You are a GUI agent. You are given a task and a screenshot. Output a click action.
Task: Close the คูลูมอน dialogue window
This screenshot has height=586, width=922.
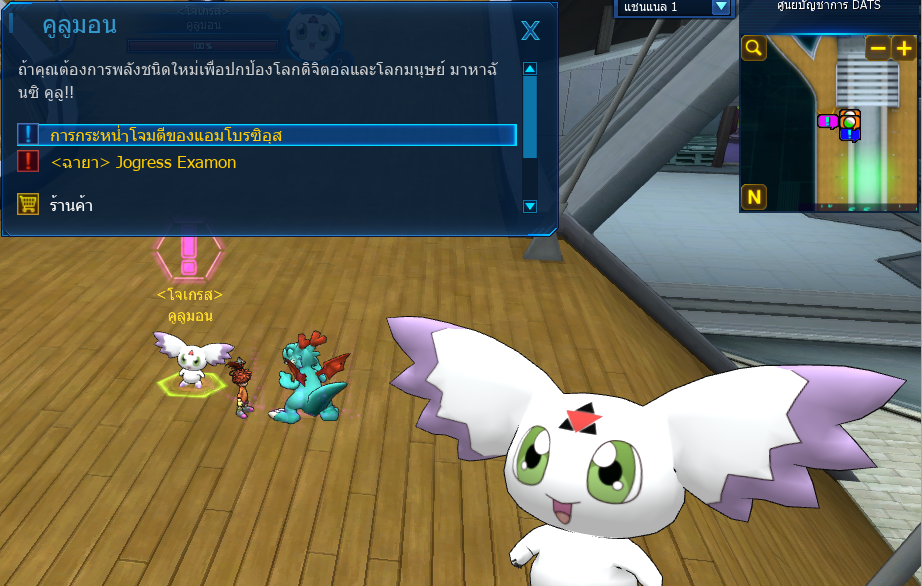tap(530, 31)
